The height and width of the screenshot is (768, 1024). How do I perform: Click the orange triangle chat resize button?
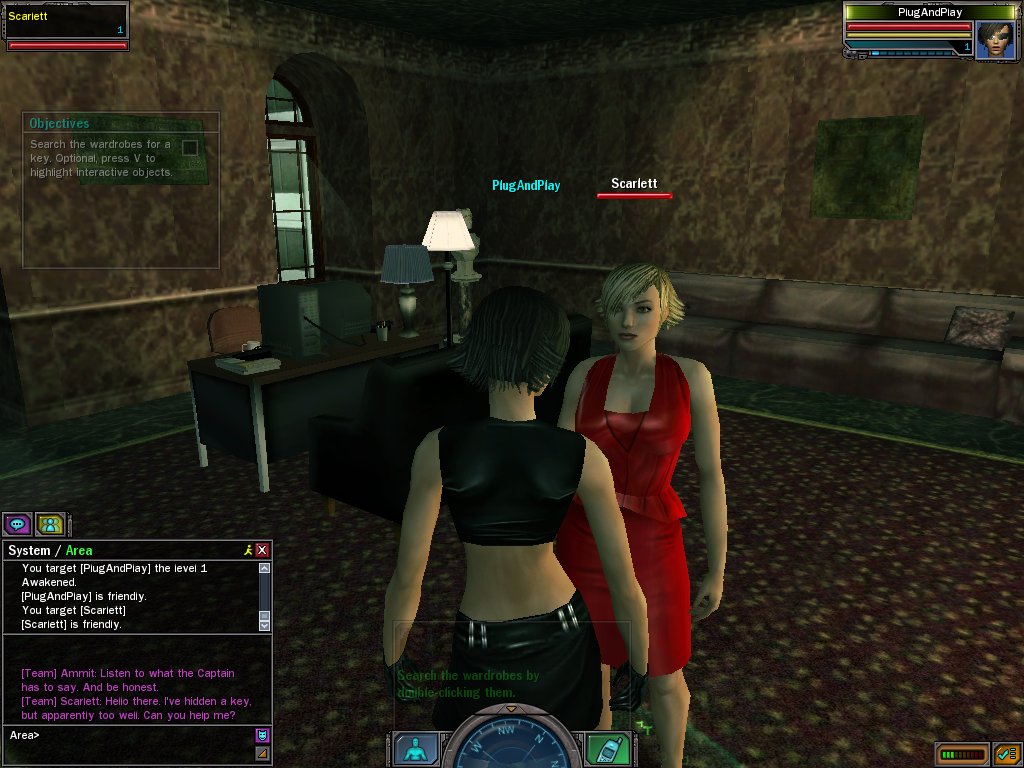tap(262, 753)
